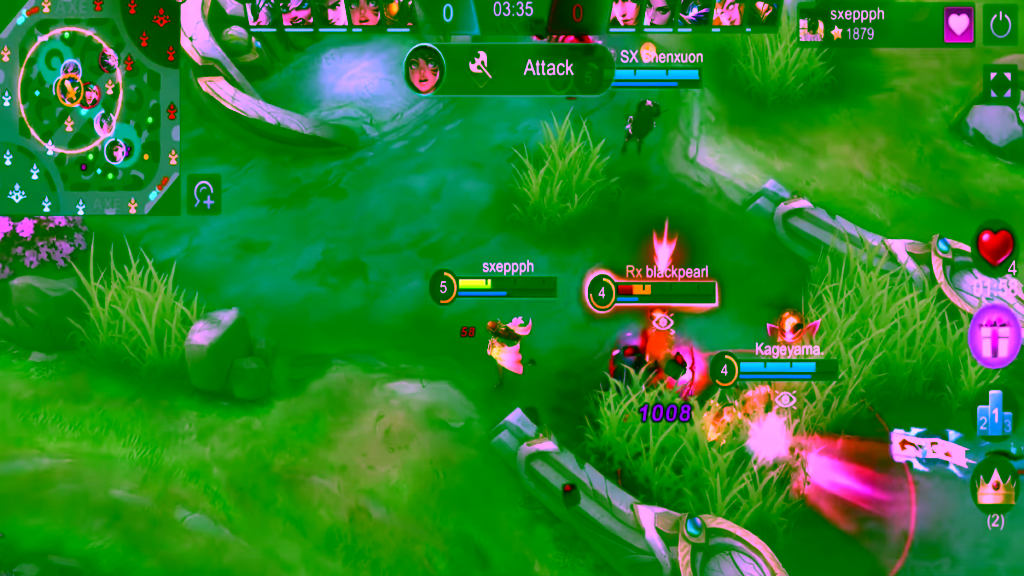Tap the Attack quick-chat banner
The width and height of the screenshot is (1024, 576).
point(509,69)
